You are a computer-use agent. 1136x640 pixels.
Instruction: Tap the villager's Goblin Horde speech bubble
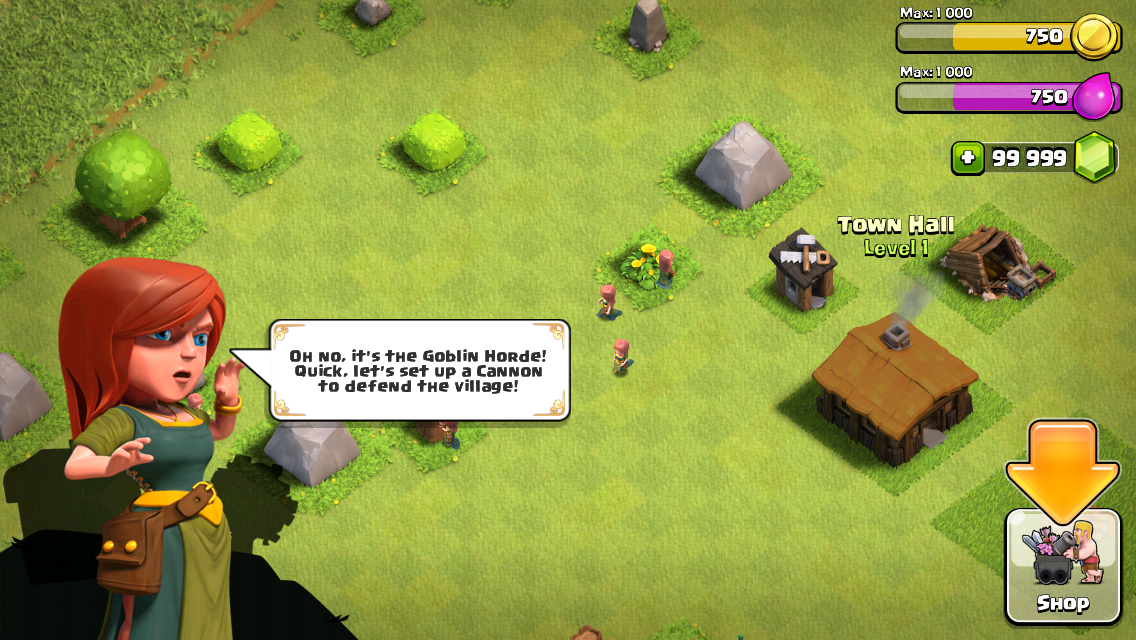[419, 370]
